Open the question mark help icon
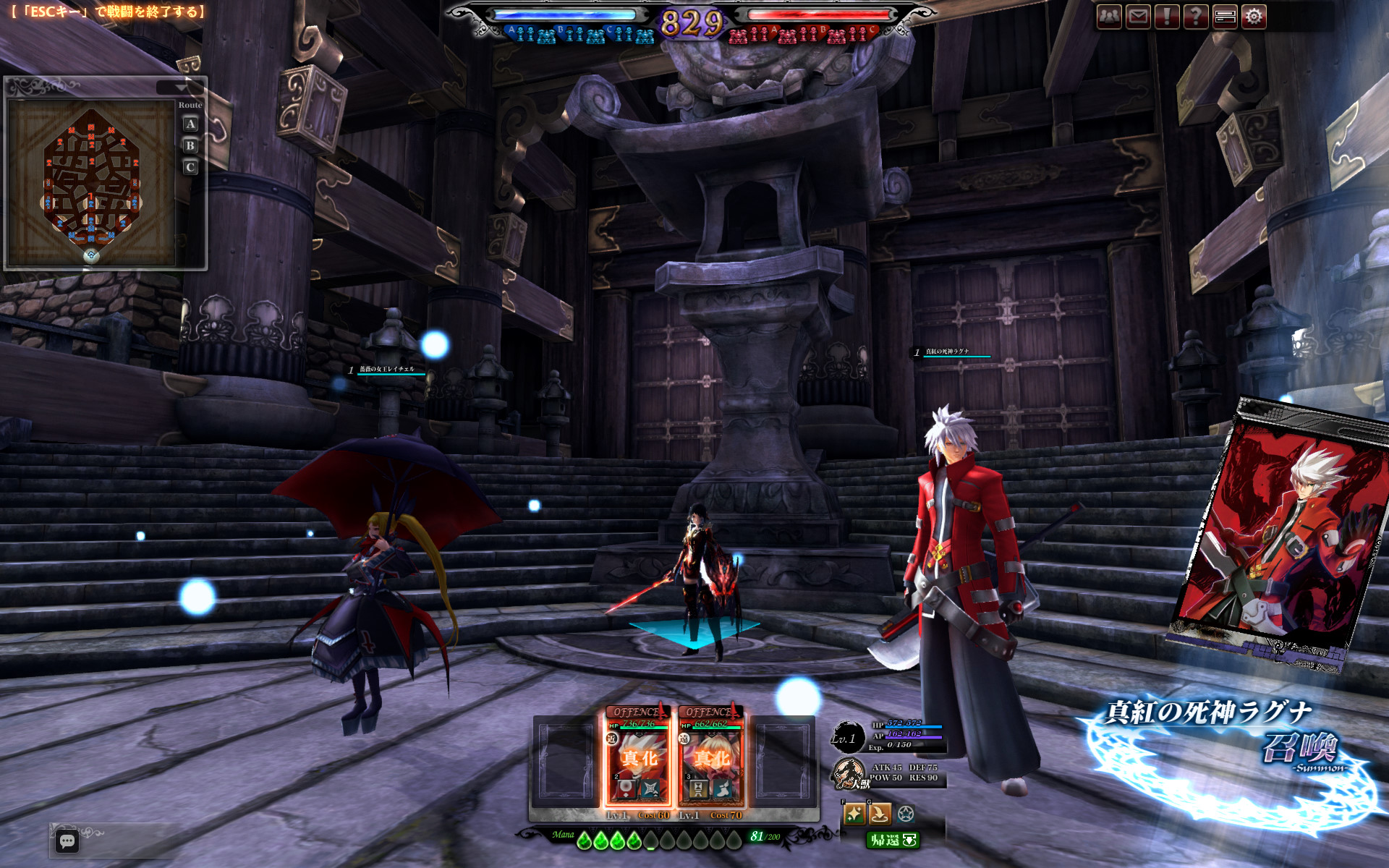This screenshot has width=1389, height=868. [x=1196, y=17]
